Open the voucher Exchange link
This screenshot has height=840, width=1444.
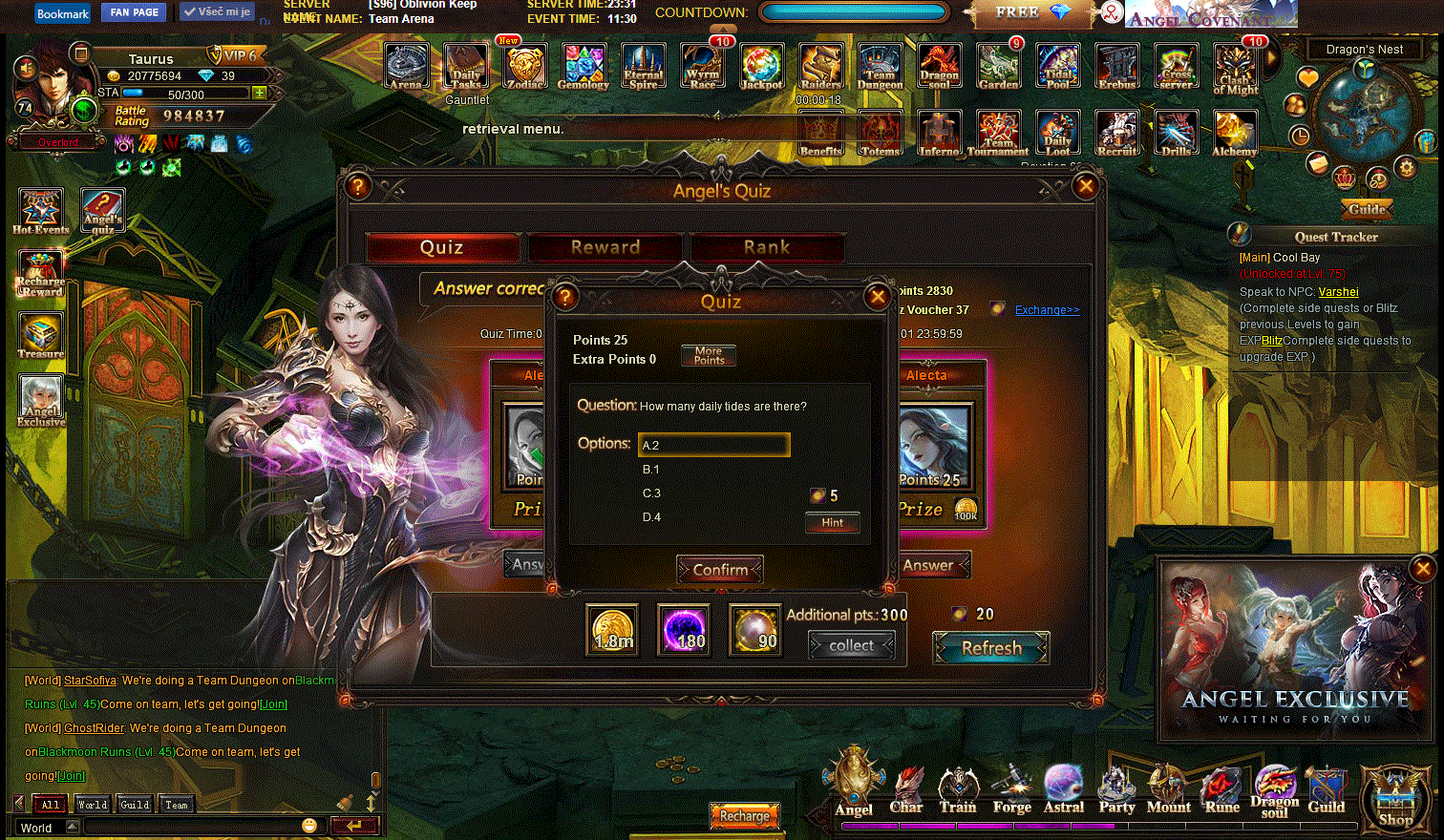click(1047, 310)
